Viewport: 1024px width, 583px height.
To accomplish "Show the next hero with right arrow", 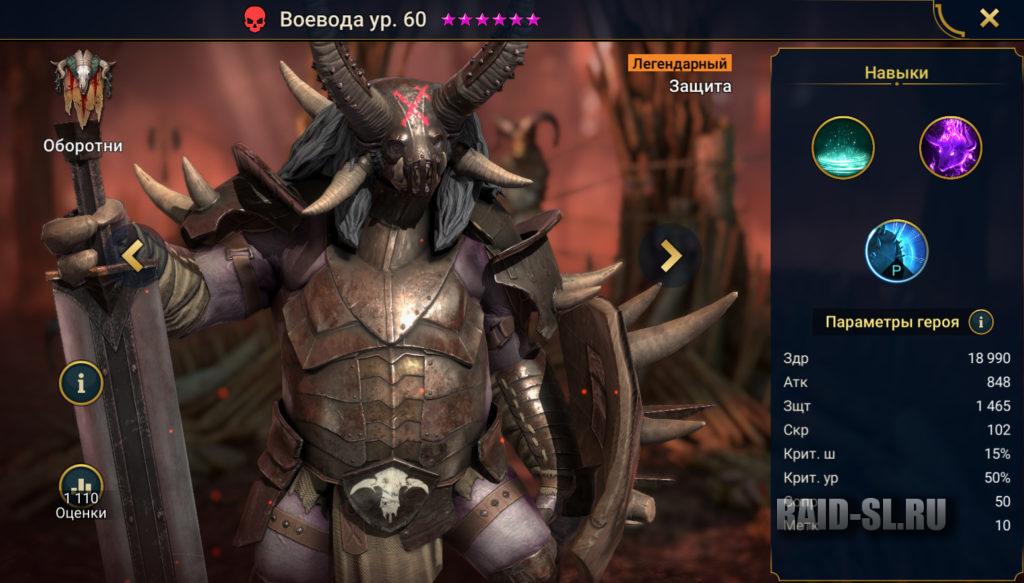I will click(x=672, y=256).
